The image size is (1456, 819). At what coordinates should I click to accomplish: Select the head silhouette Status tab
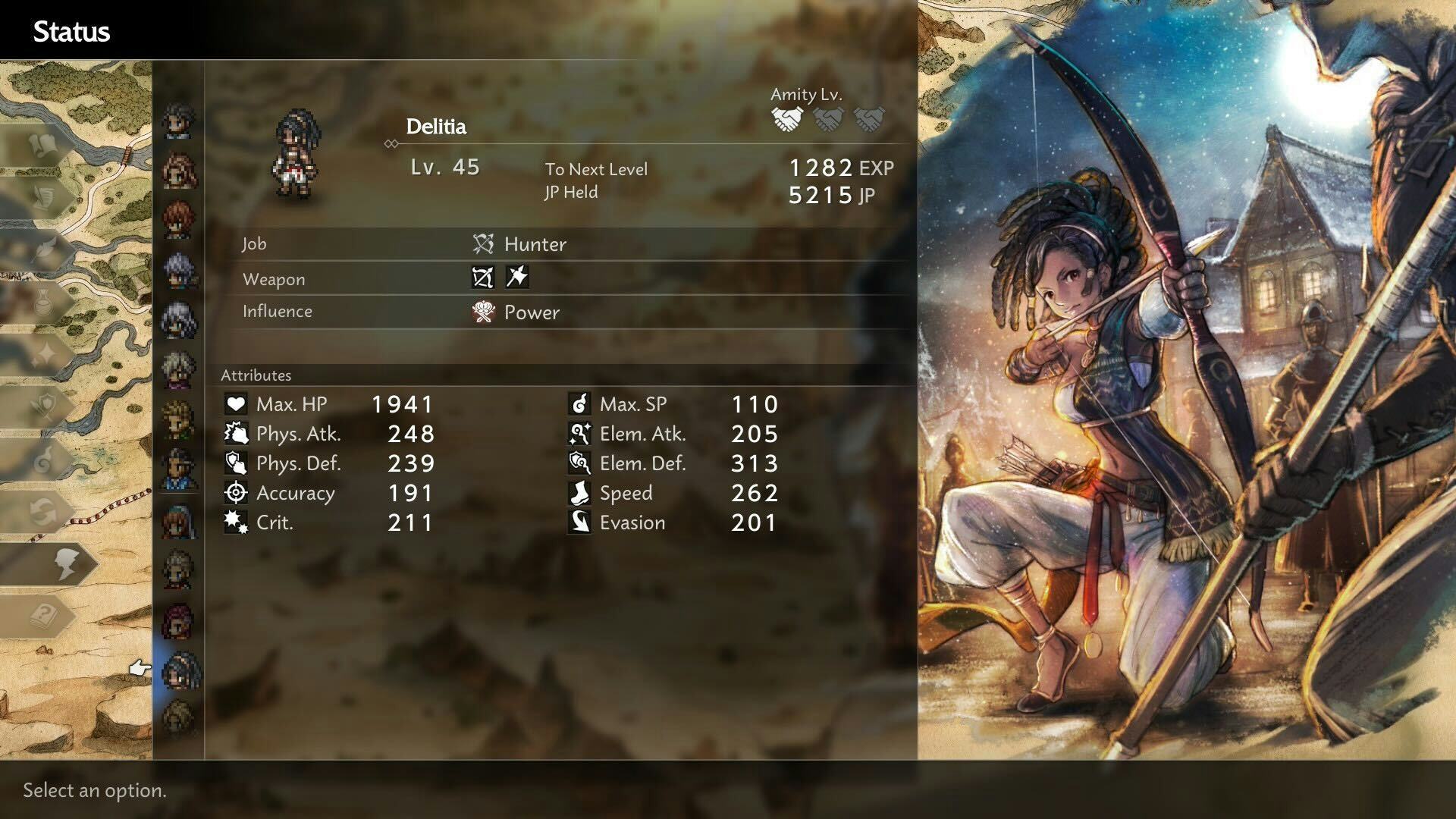[x=65, y=564]
